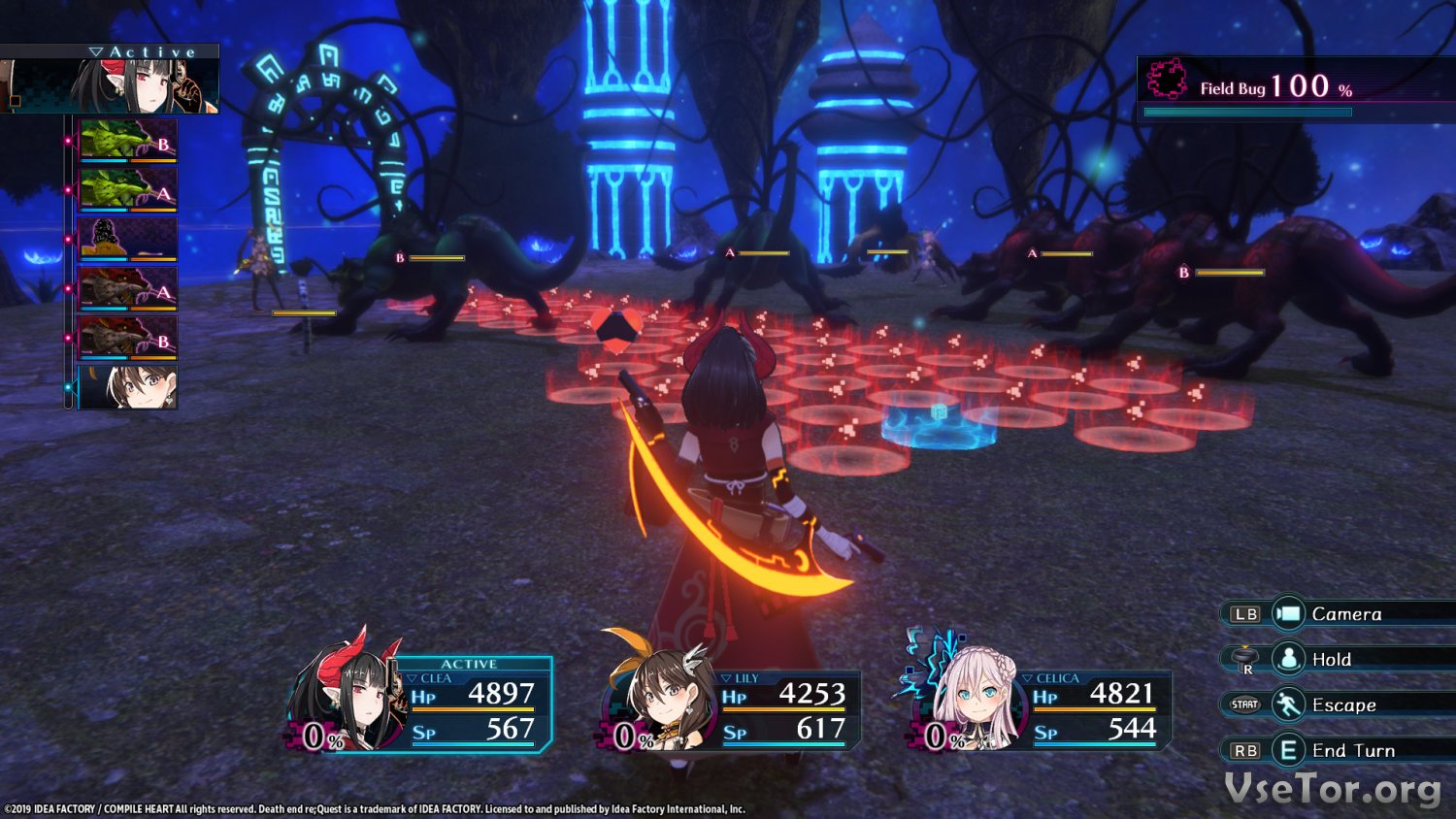Click the Field Bug icon
1456x819 pixels.
(x=1167, y=80)
